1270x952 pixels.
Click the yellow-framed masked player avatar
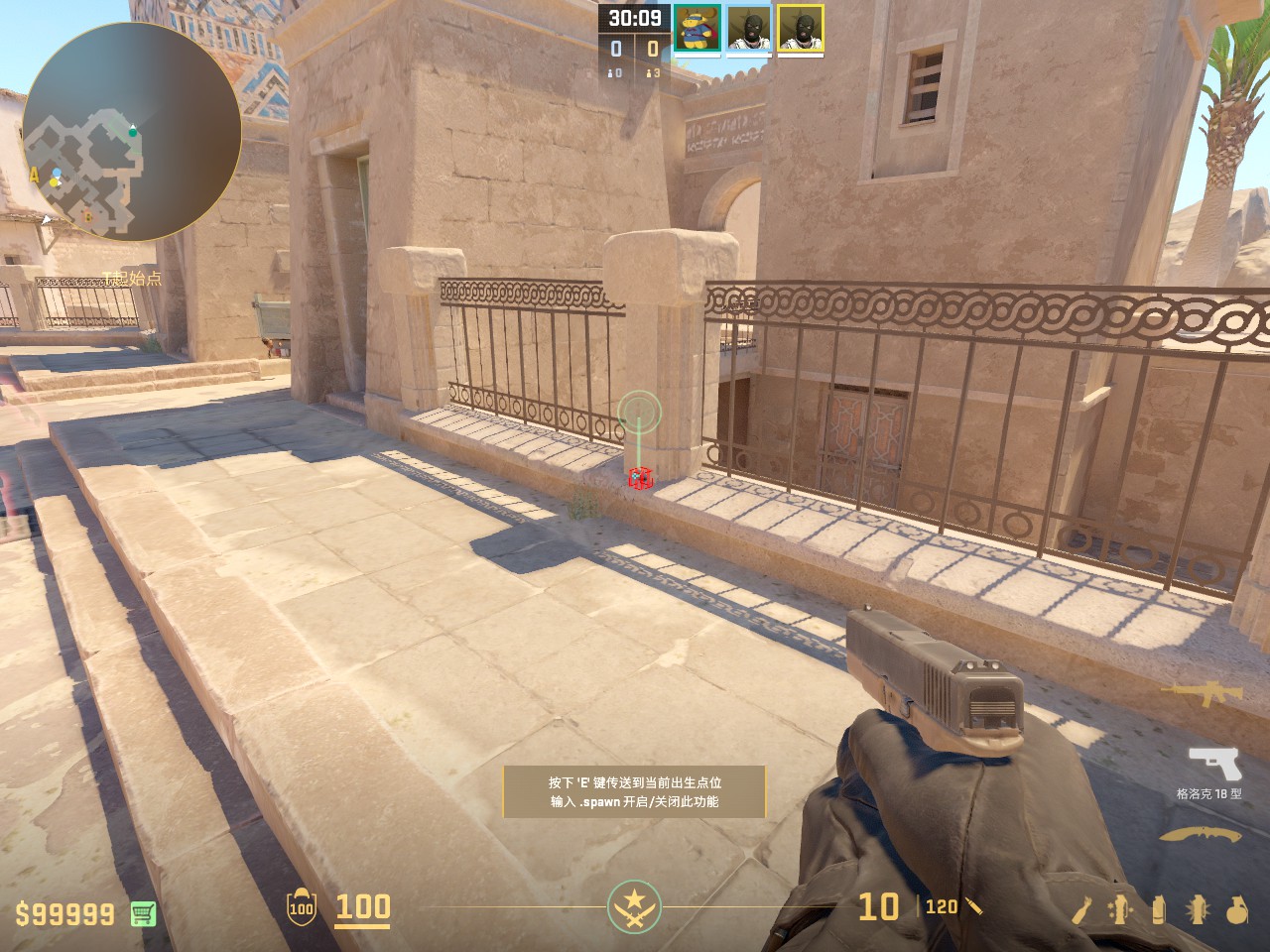coord(801,28)
